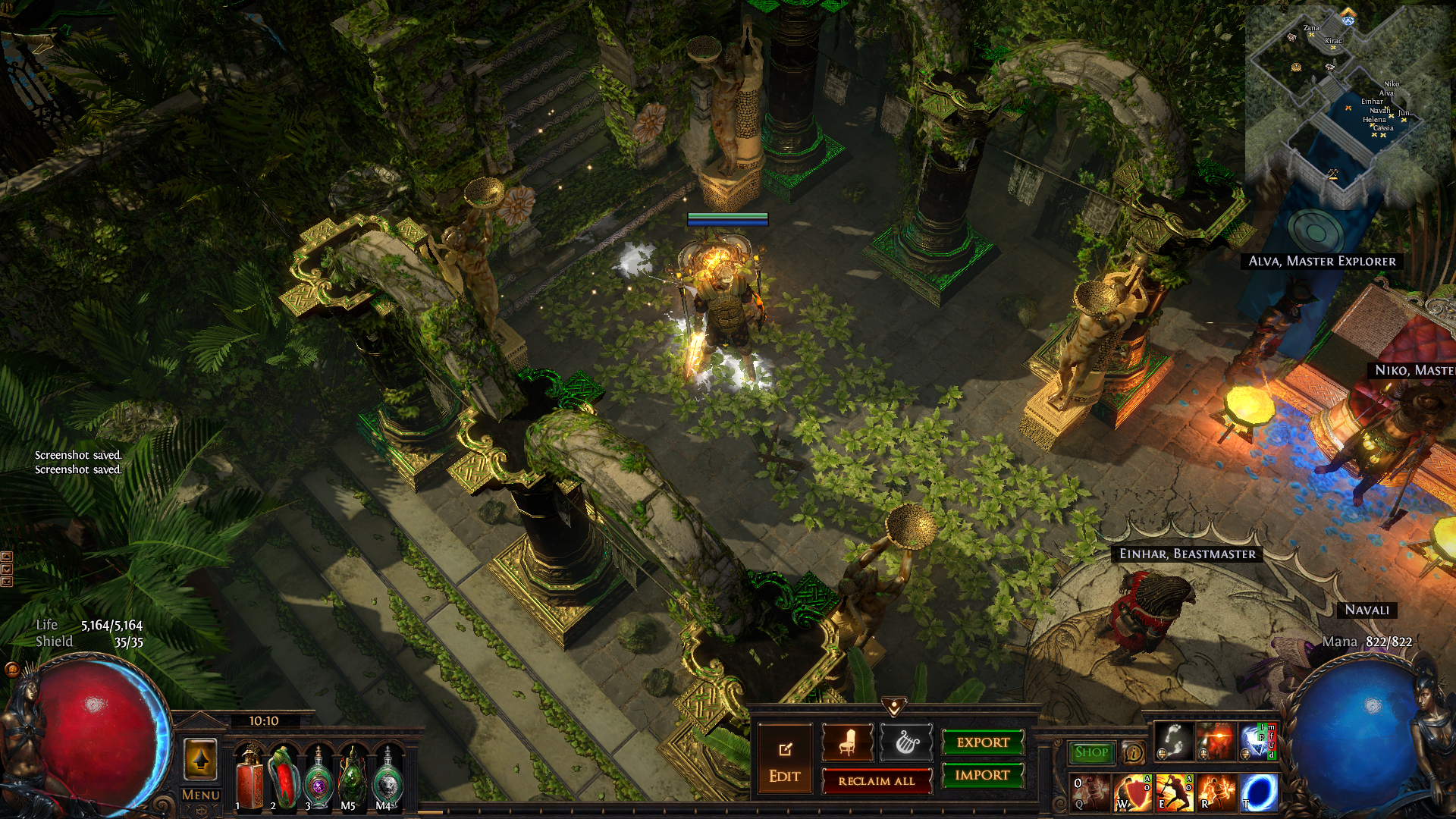
Task: Open the game Menu button
Action: pyautogui.click(x=201, y=795)
